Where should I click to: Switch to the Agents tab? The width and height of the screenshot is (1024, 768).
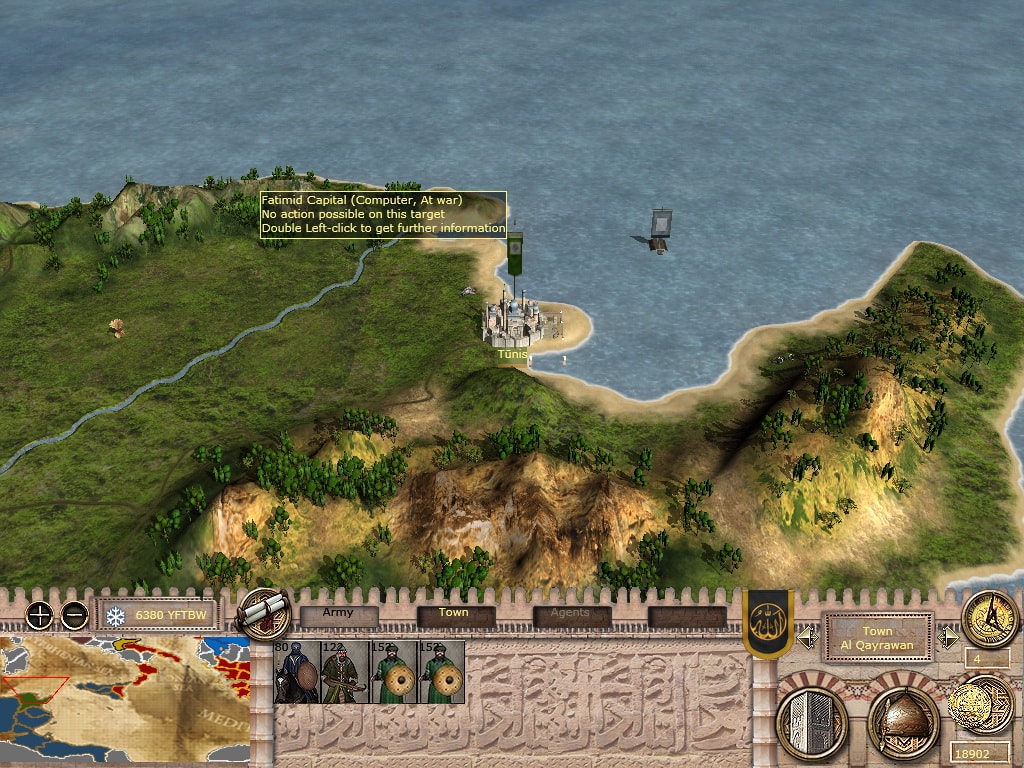pyautogui.click(x=571, y=614)
